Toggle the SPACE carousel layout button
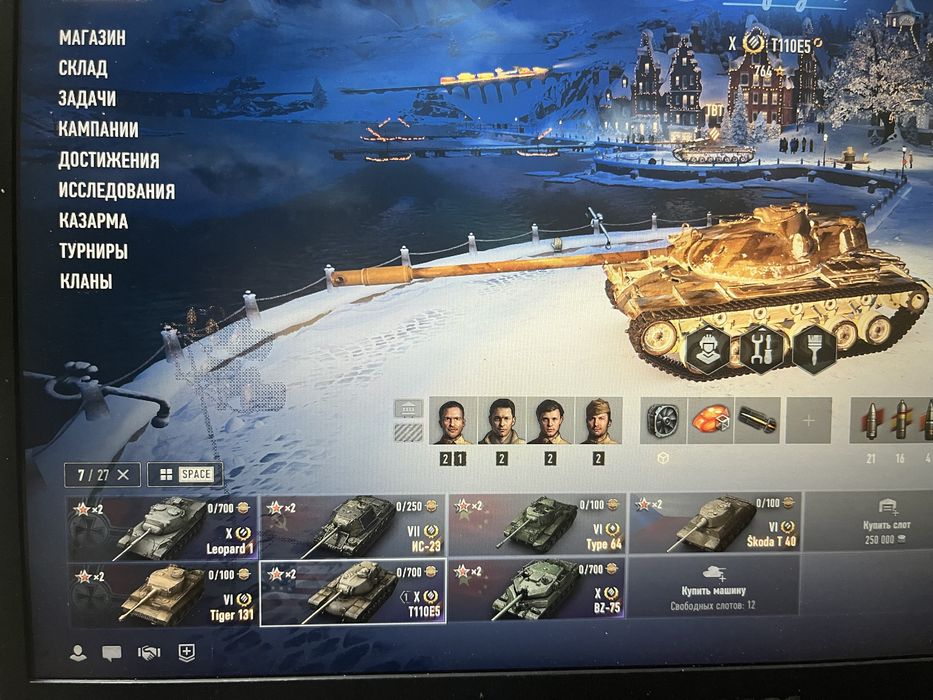The image size is (933, 700). click(186, 474)
